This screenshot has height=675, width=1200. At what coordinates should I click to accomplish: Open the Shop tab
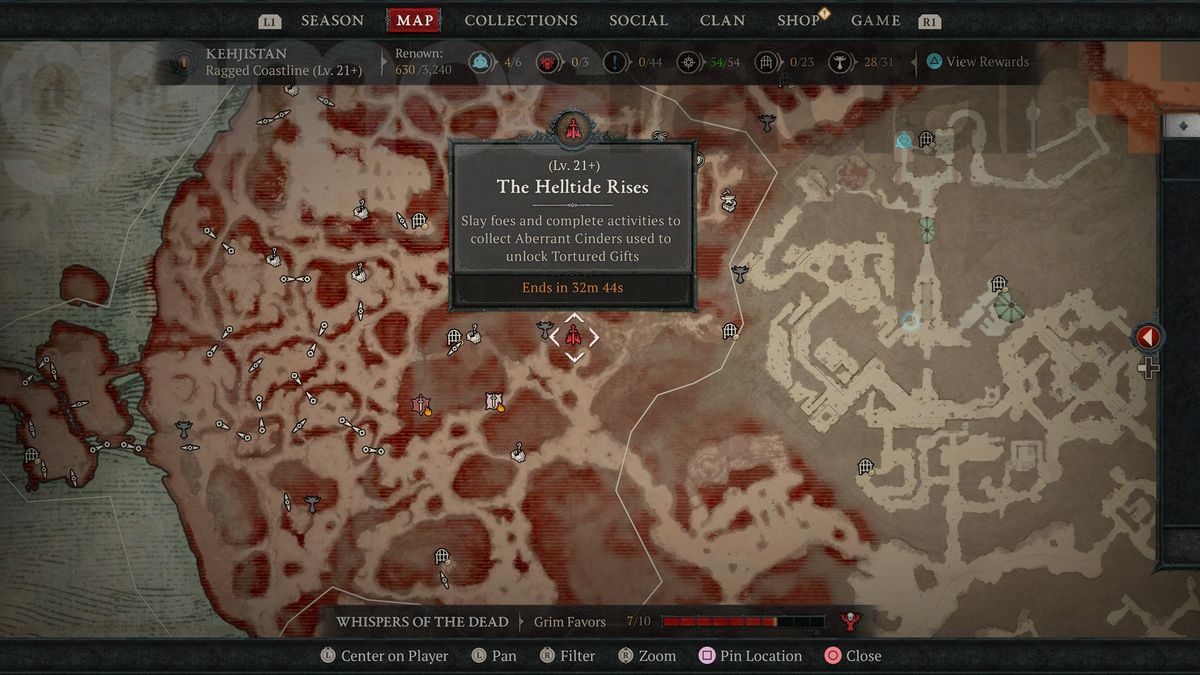pos(799,20)
